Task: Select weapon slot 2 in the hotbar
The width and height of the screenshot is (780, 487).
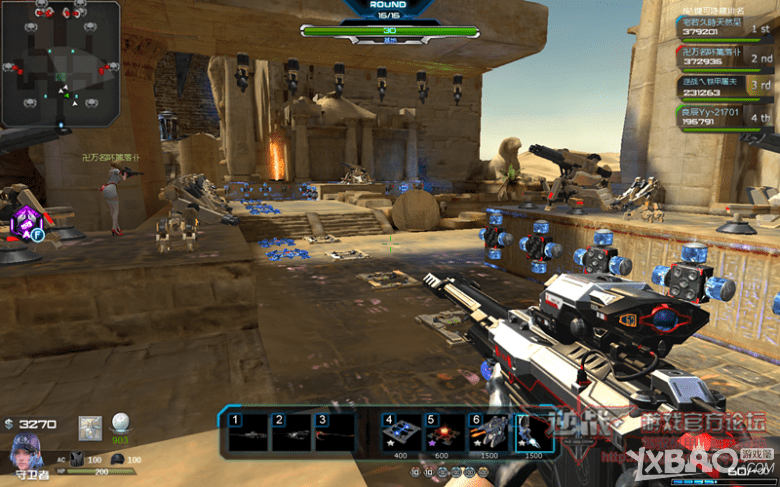Action: [x=291, y=432]
